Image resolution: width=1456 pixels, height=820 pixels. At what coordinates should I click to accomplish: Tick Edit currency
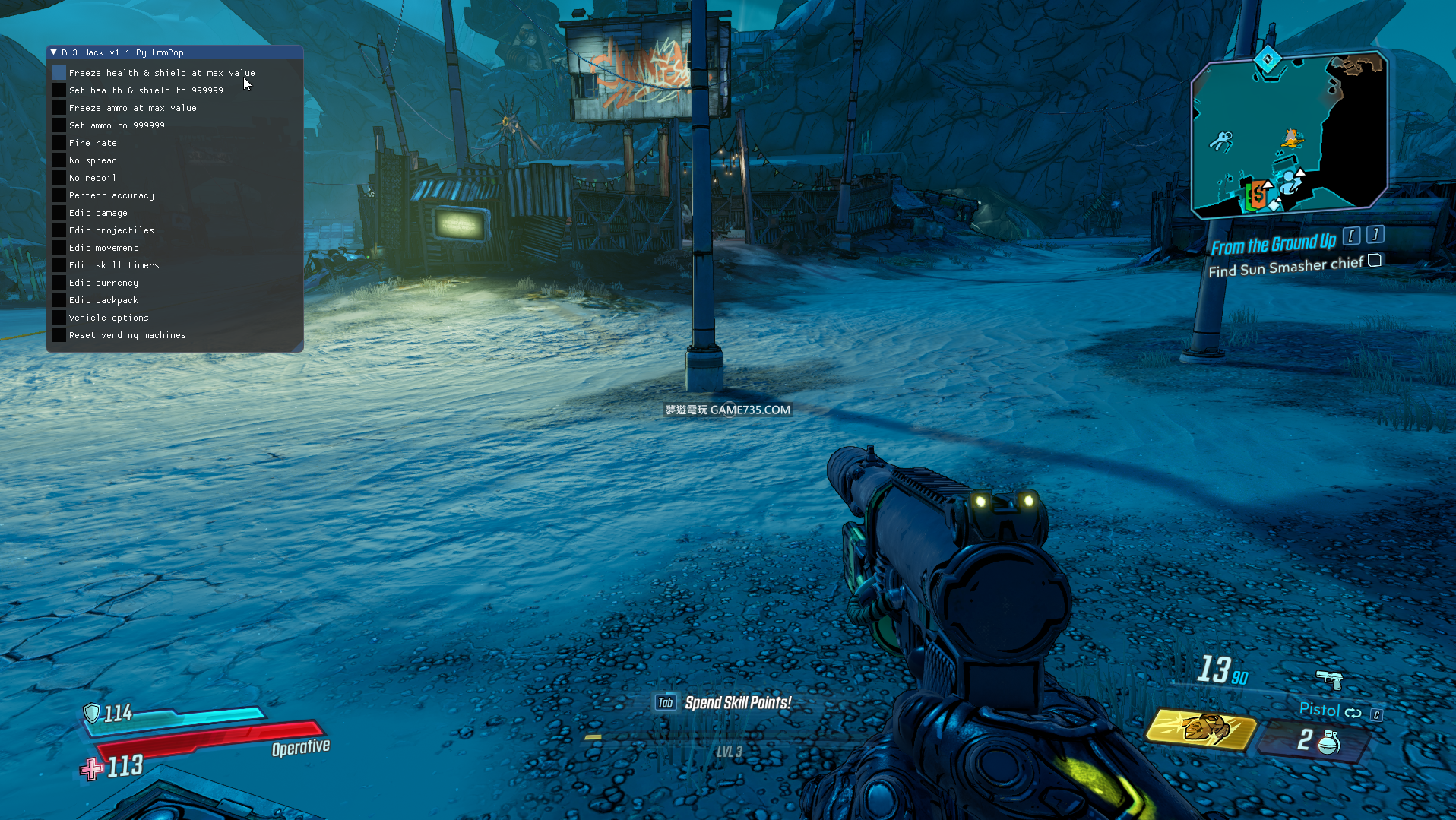click(59, 283)
